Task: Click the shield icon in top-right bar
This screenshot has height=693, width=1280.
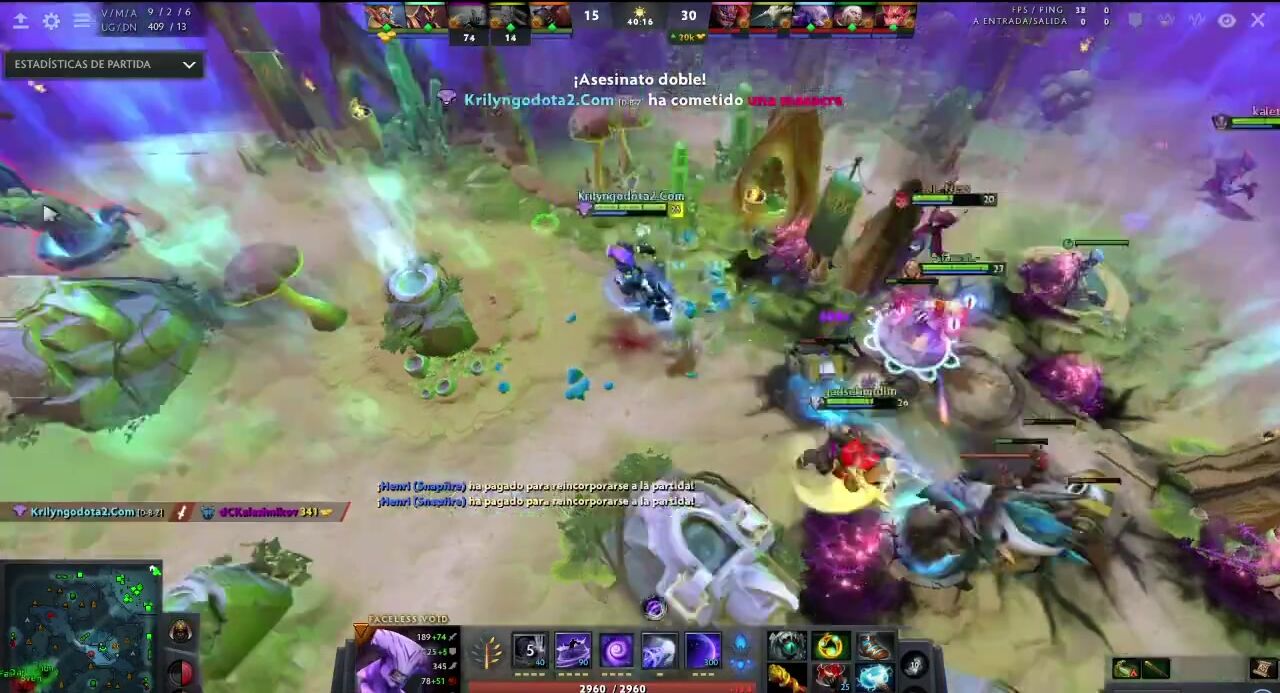Action: point(1136,20)
